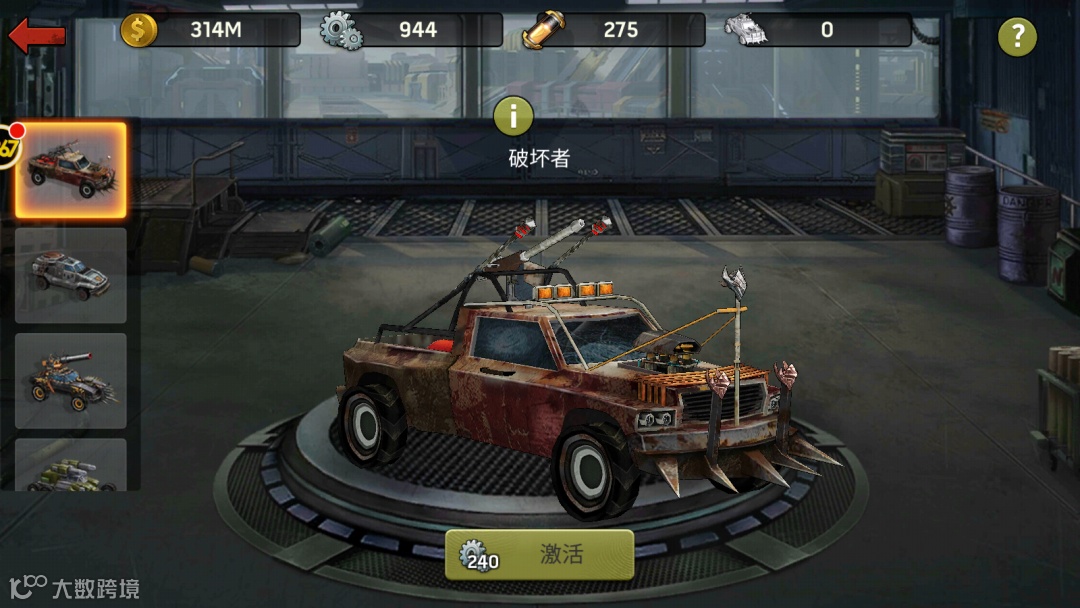
Task: Activate the vehicle with the 激活 button
Action: click(540, 555)
